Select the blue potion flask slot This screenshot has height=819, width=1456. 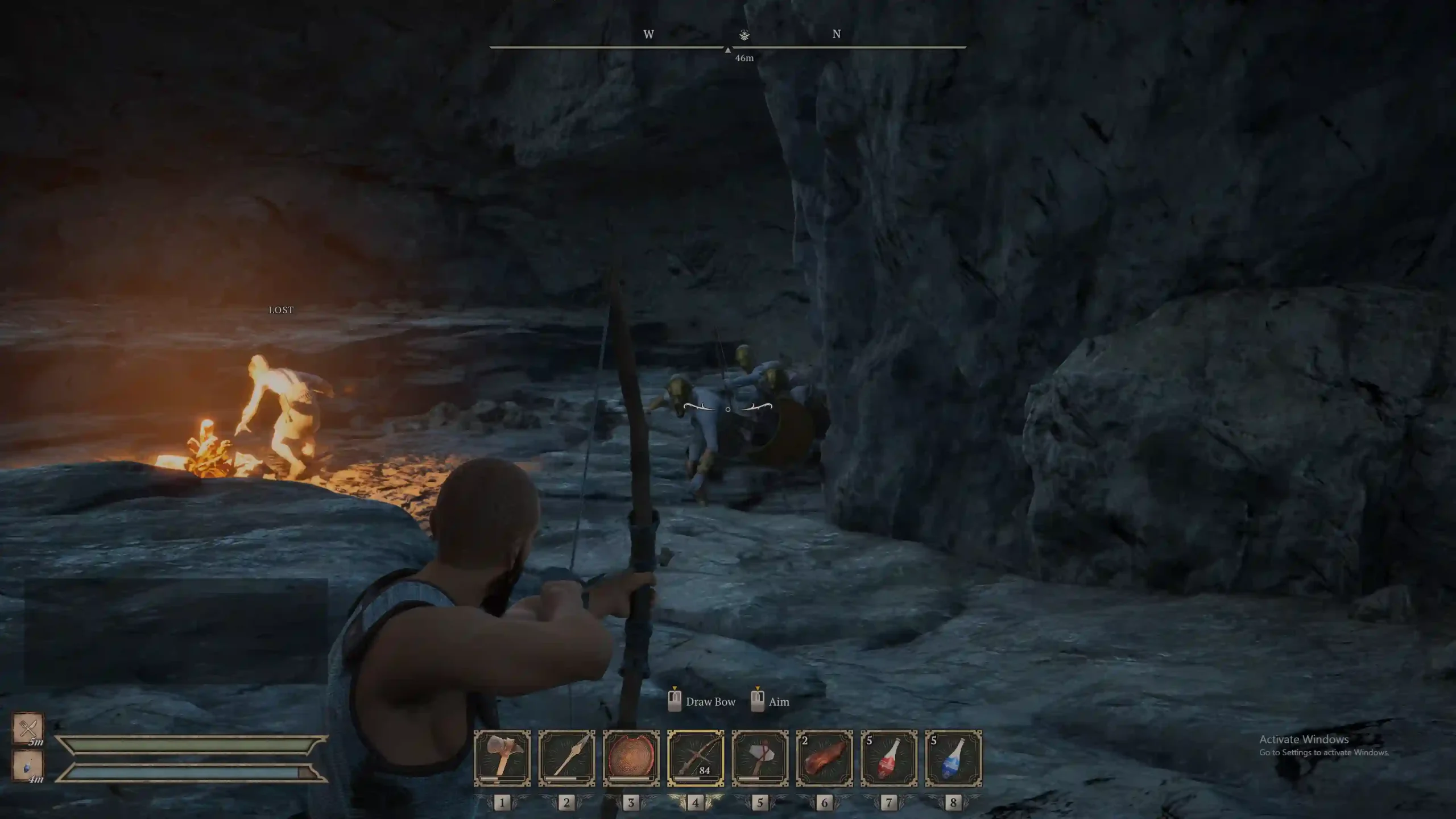pos(953,758)
